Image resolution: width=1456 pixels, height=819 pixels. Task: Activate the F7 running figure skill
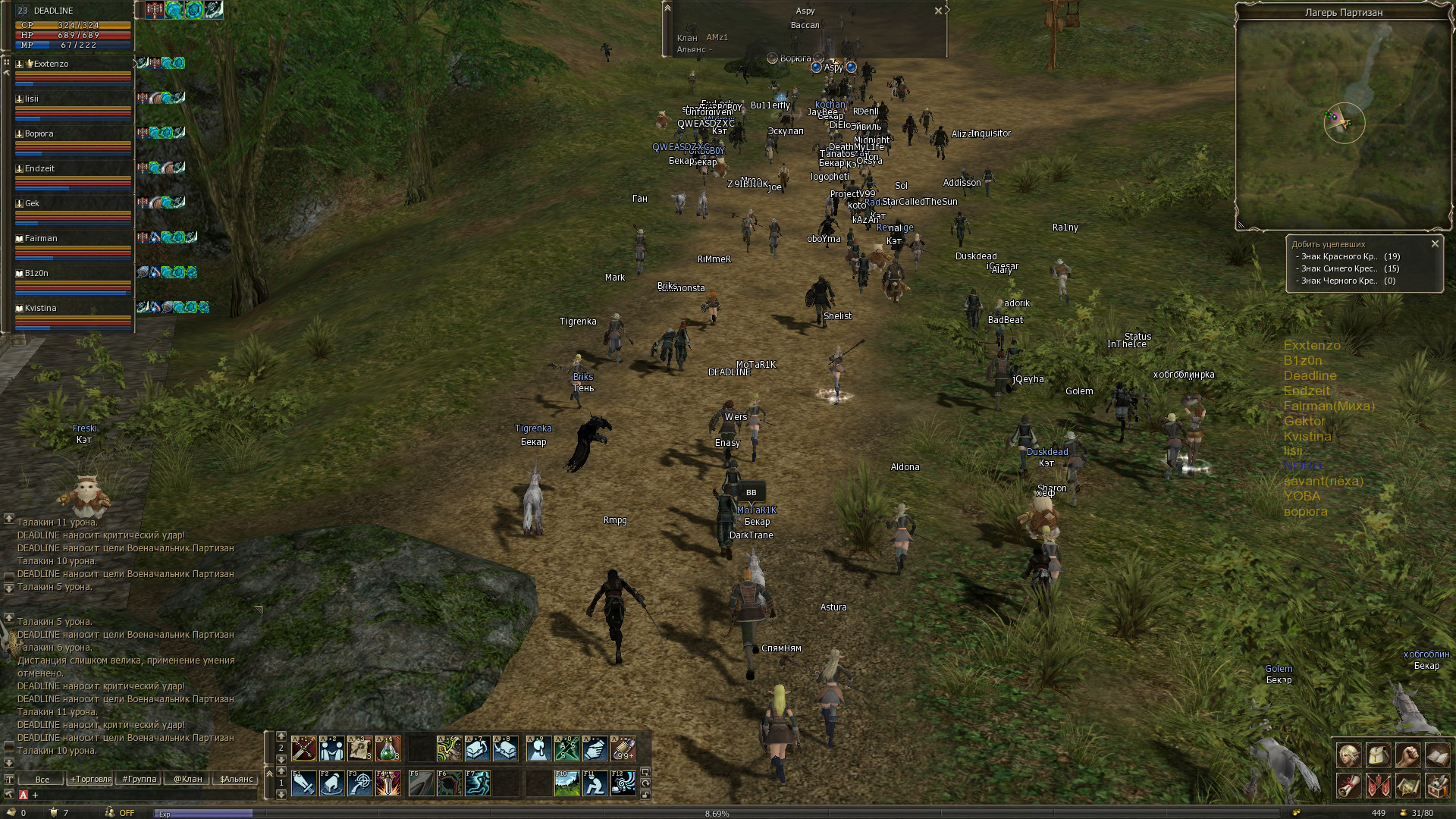[x=477, y=783]
